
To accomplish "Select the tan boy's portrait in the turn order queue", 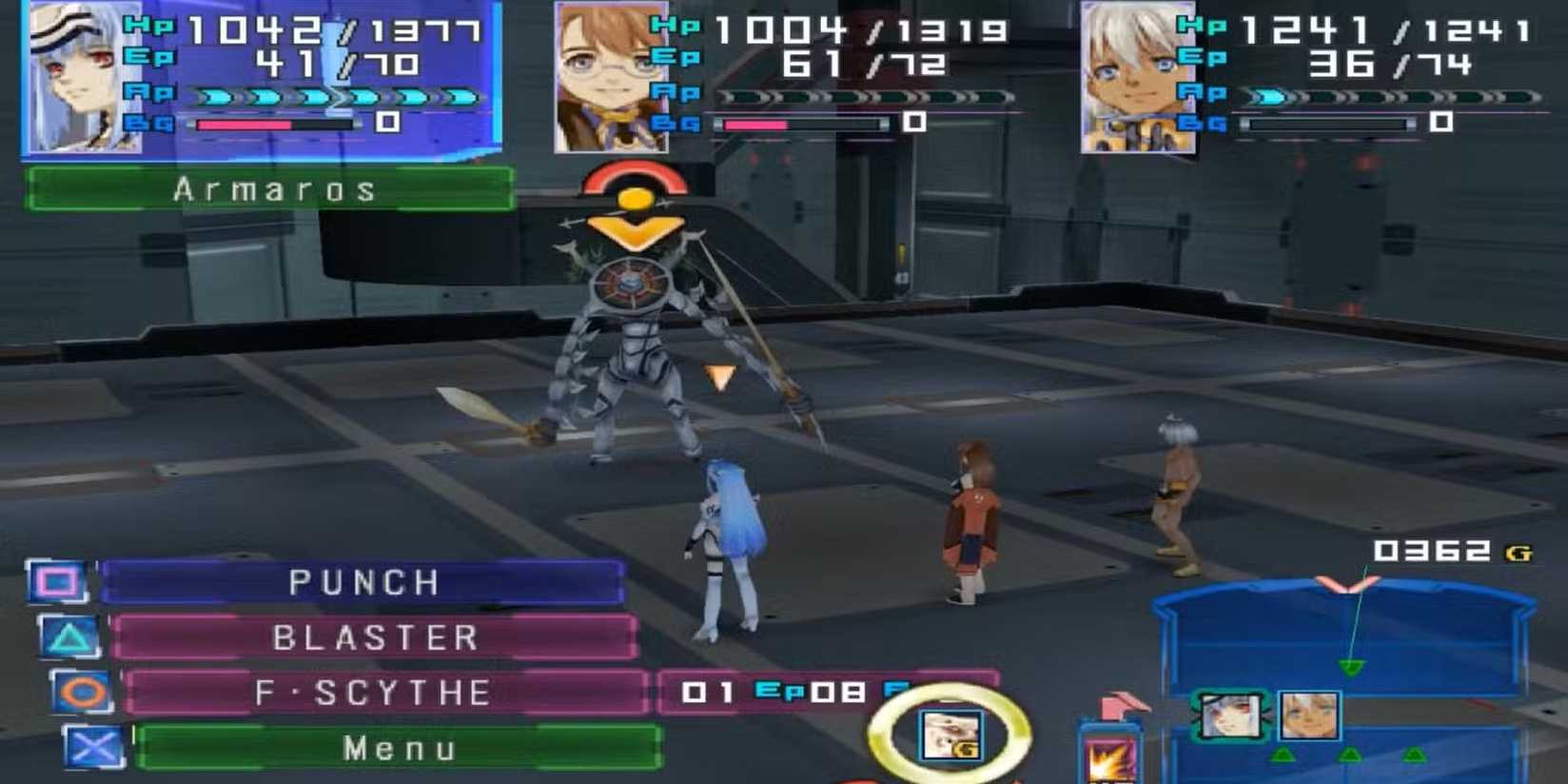I will 1308,715.
